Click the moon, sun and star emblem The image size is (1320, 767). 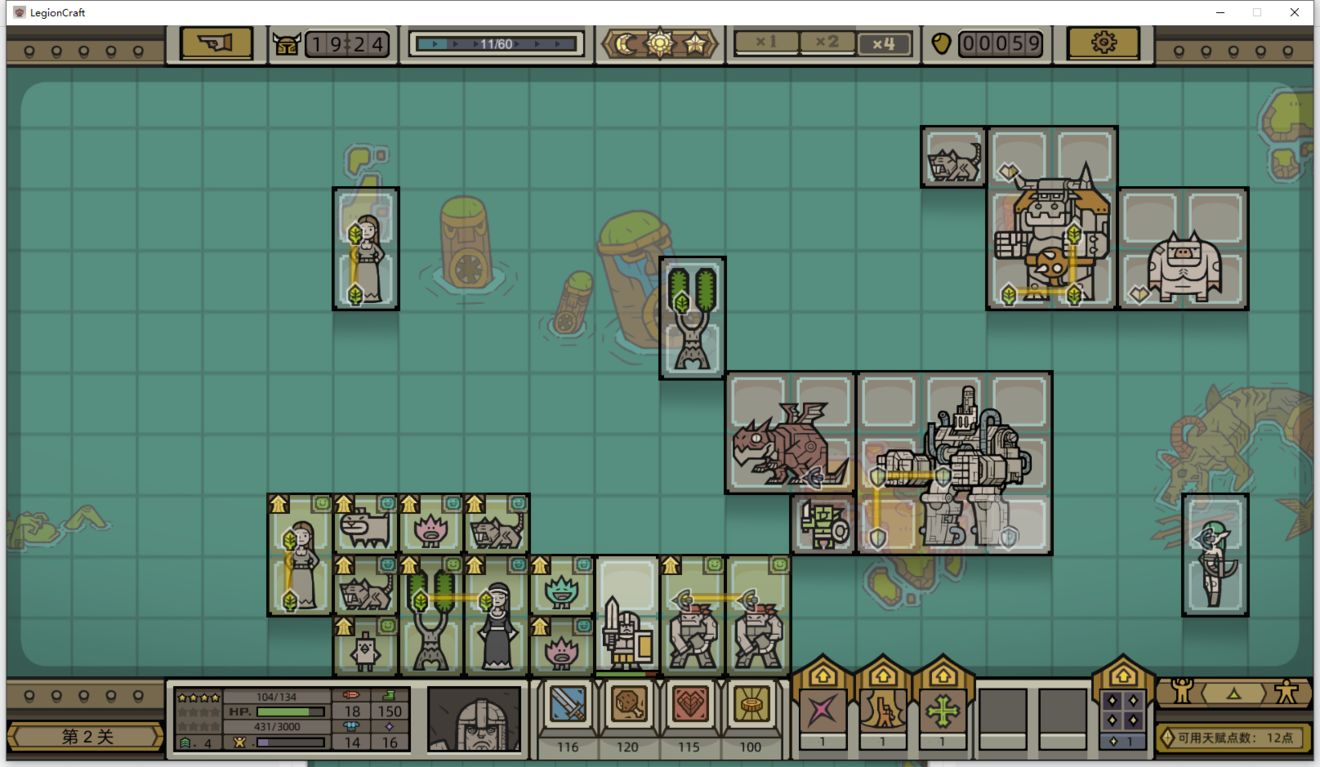tap(660, 44)
